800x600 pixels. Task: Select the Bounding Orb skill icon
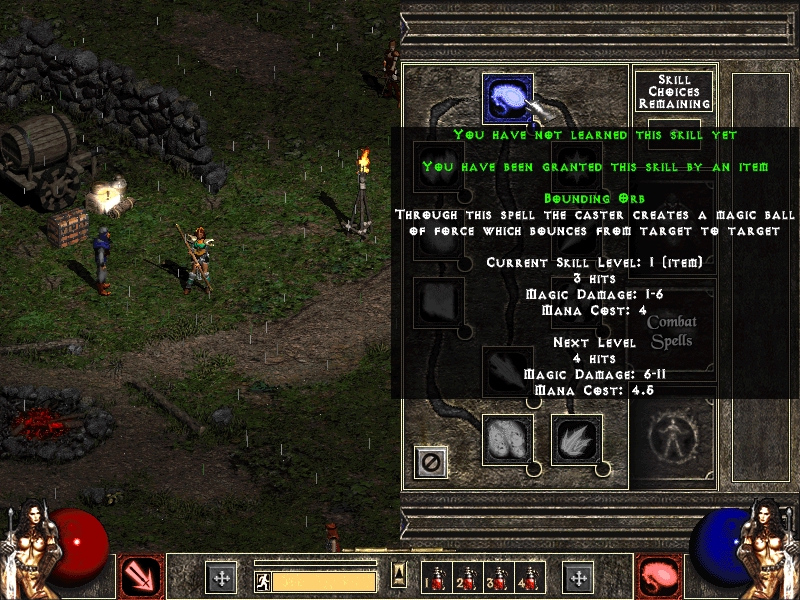click(507, 98)
